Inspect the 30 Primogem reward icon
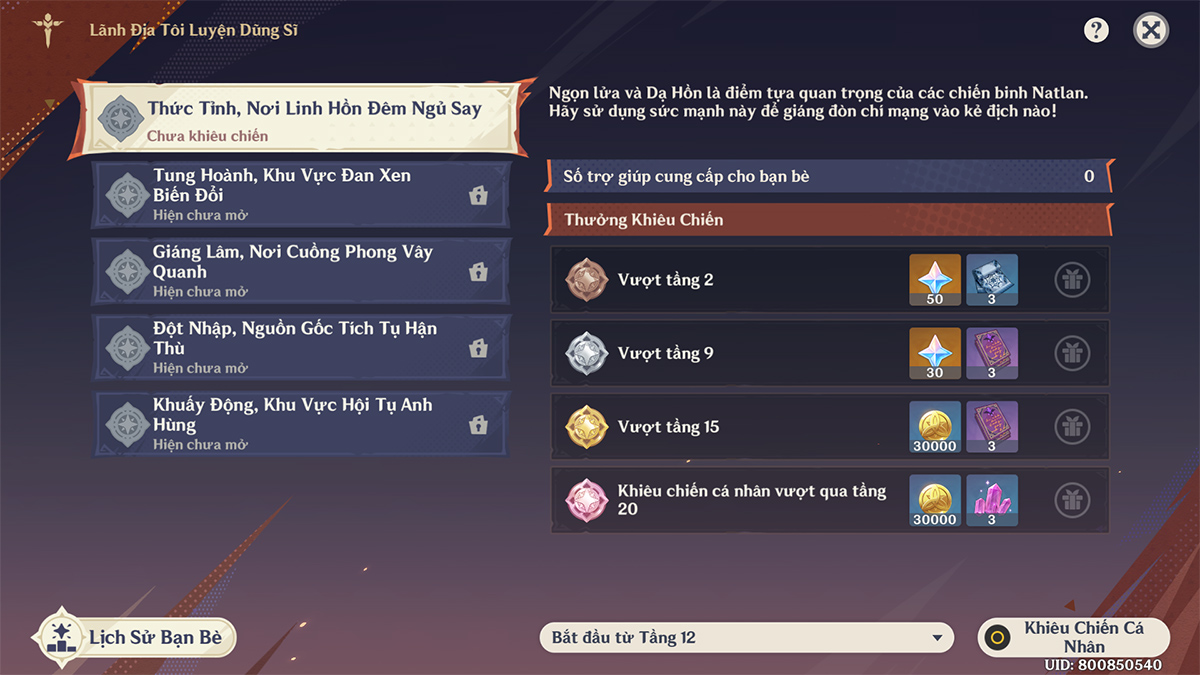The width and height of the screenshot is (1200, 675). click(935, 353)
